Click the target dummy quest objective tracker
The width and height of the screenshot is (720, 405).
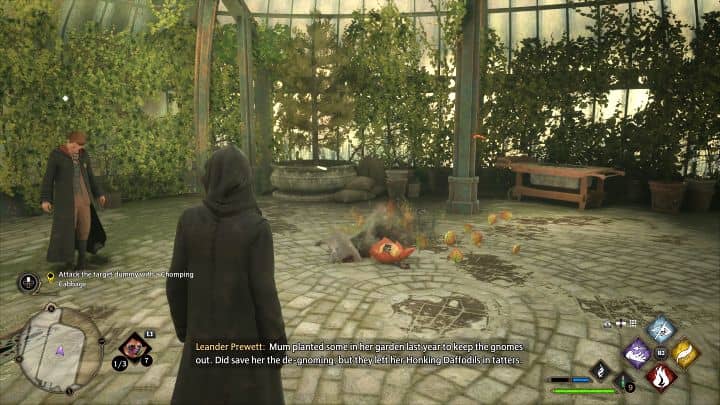[x=120, y=276]
